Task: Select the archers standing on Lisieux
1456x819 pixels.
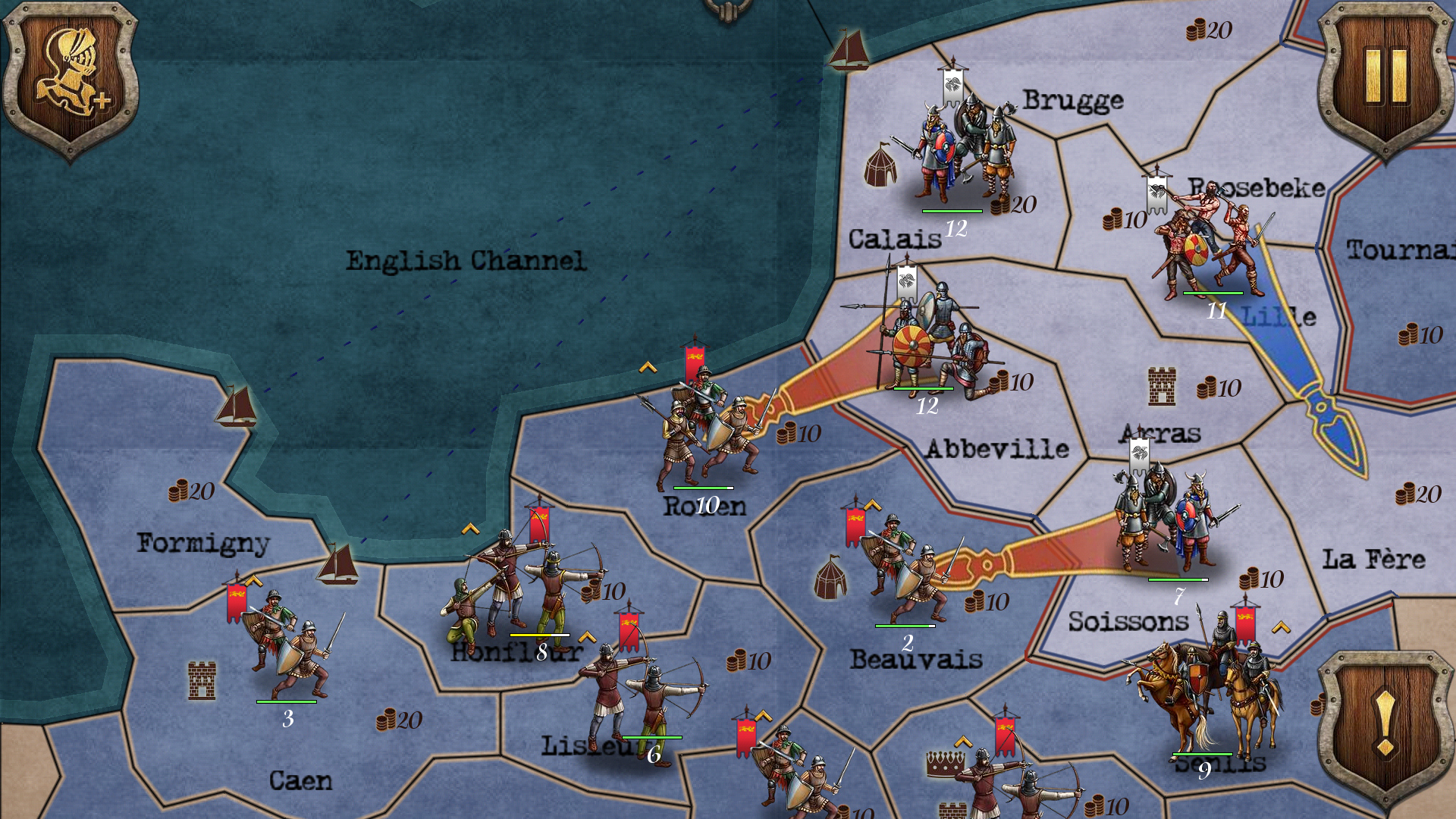Action: point(645,694)
